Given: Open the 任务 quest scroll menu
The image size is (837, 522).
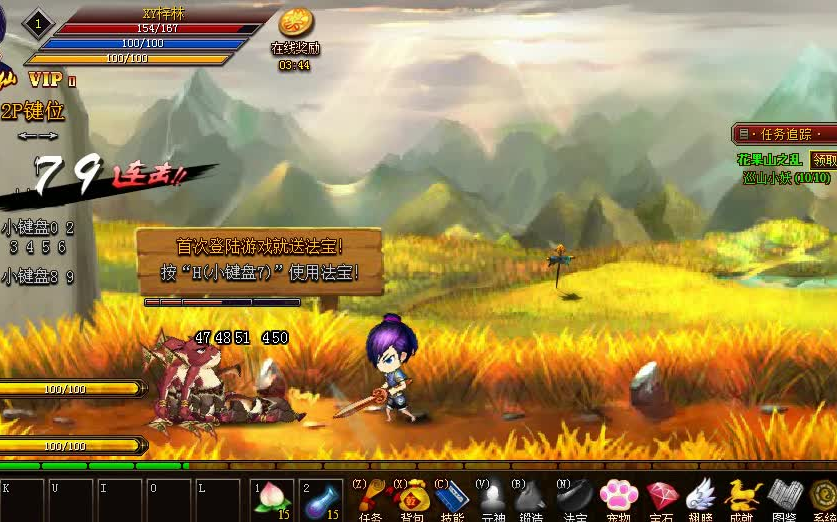Looking at the screenshot, I should tap(369, 498).
